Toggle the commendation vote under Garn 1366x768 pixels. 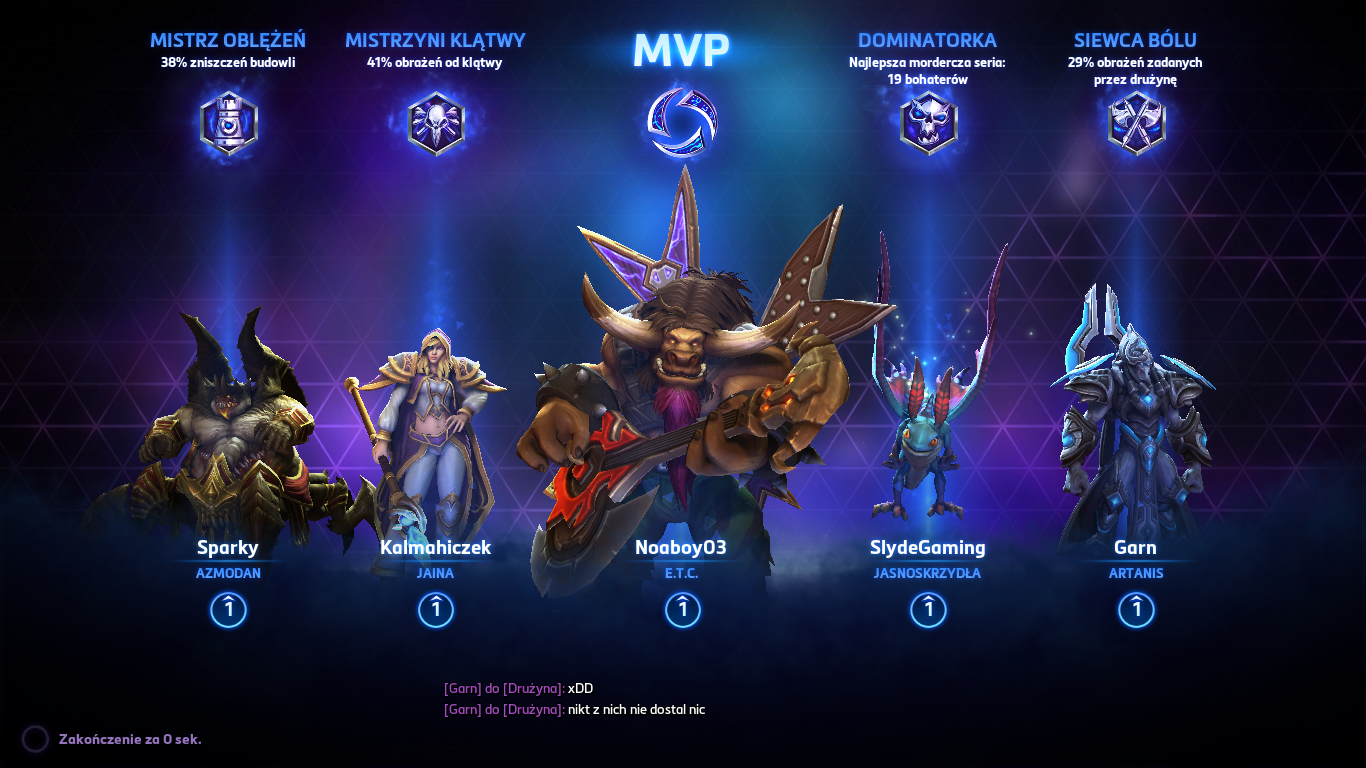point(1135,609)
